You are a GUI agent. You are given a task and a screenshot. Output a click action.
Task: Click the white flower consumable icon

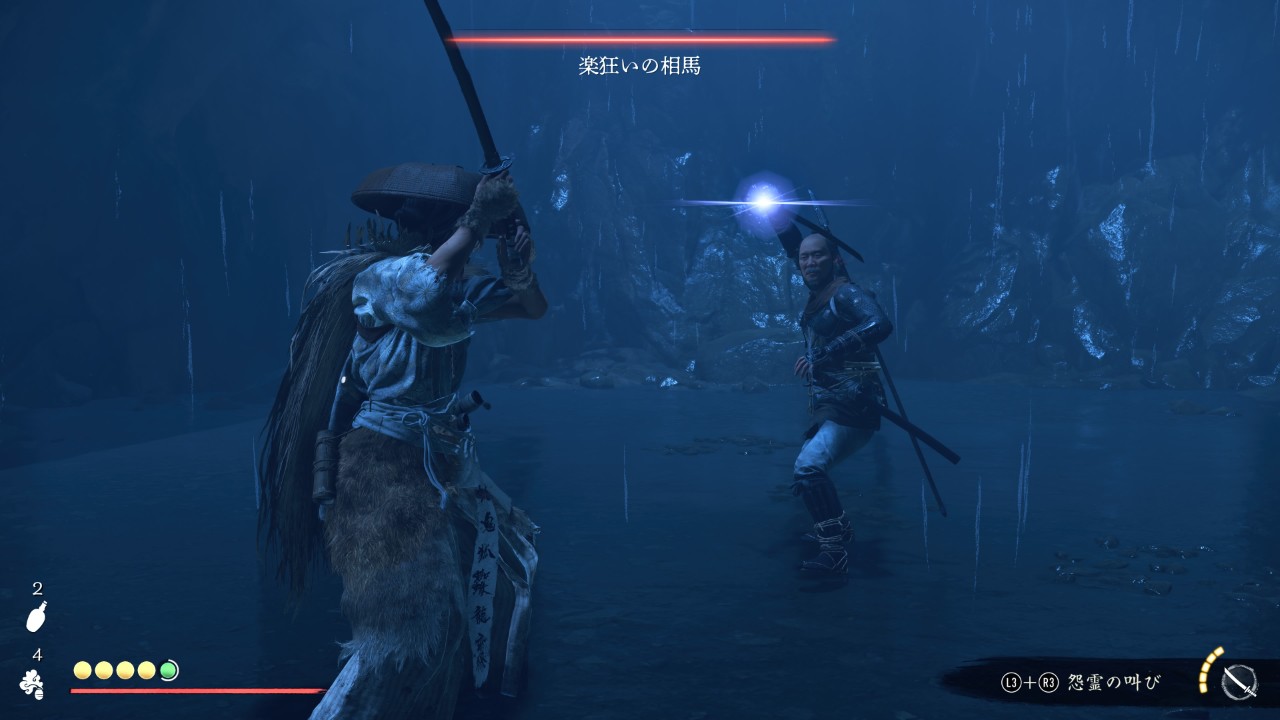click(x=33, y=683)
